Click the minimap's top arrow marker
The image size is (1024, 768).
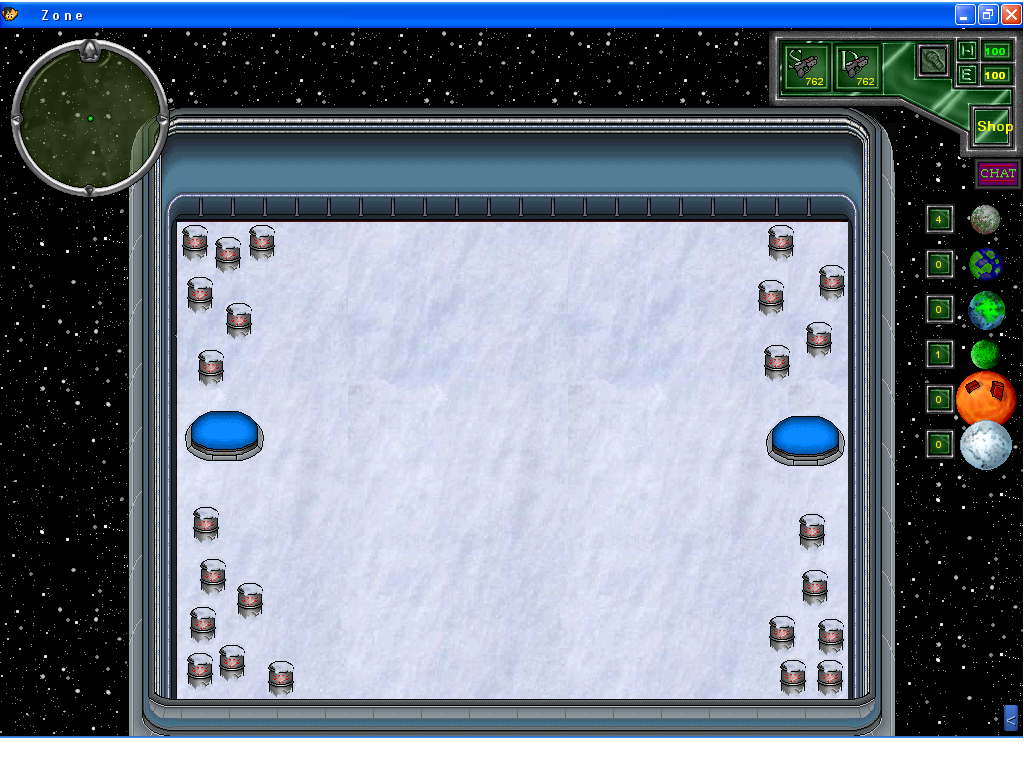point(89,50)
